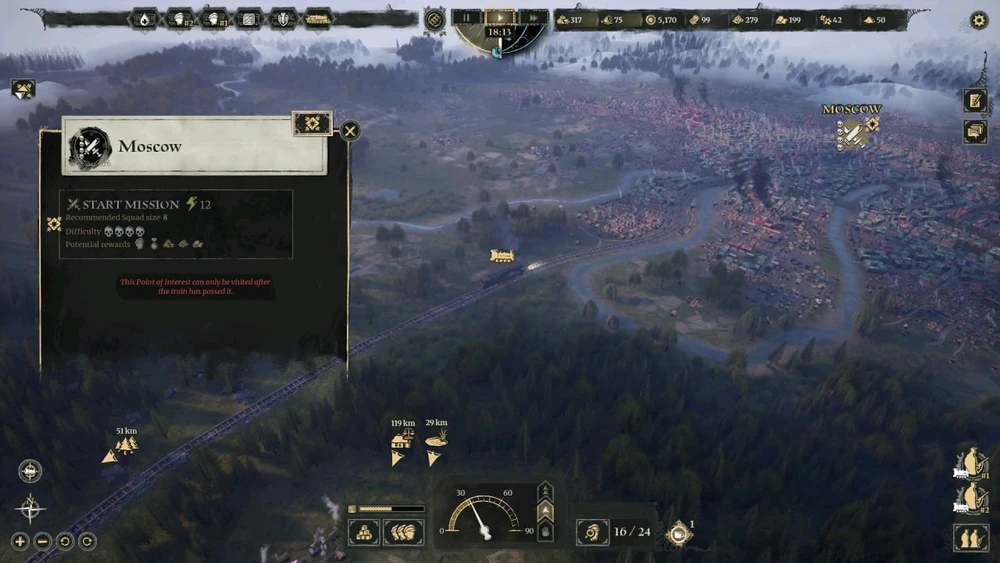Close the Moscow mission panel
This screenshot has width=1000, height=563.
coord(350,131)
